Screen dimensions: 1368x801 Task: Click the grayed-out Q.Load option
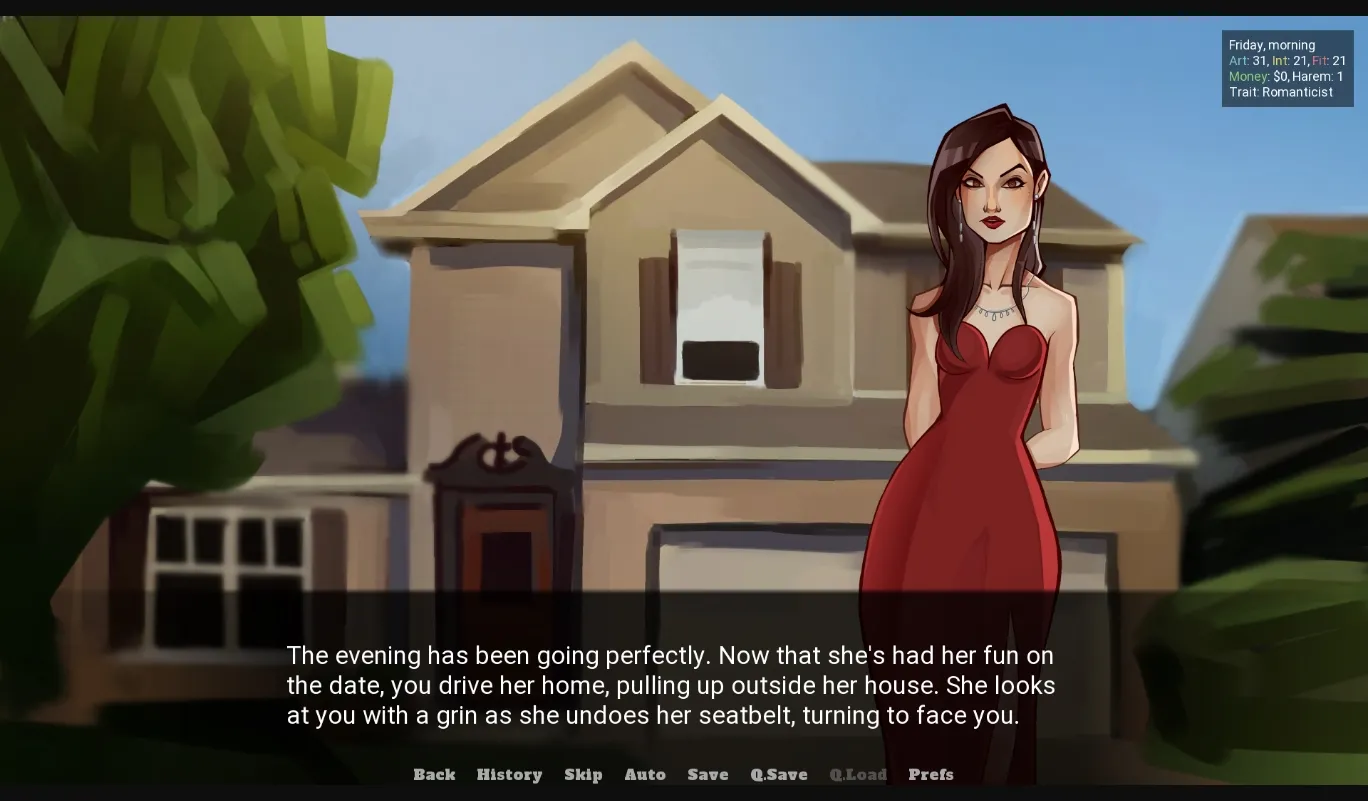[x=858, y=774]
